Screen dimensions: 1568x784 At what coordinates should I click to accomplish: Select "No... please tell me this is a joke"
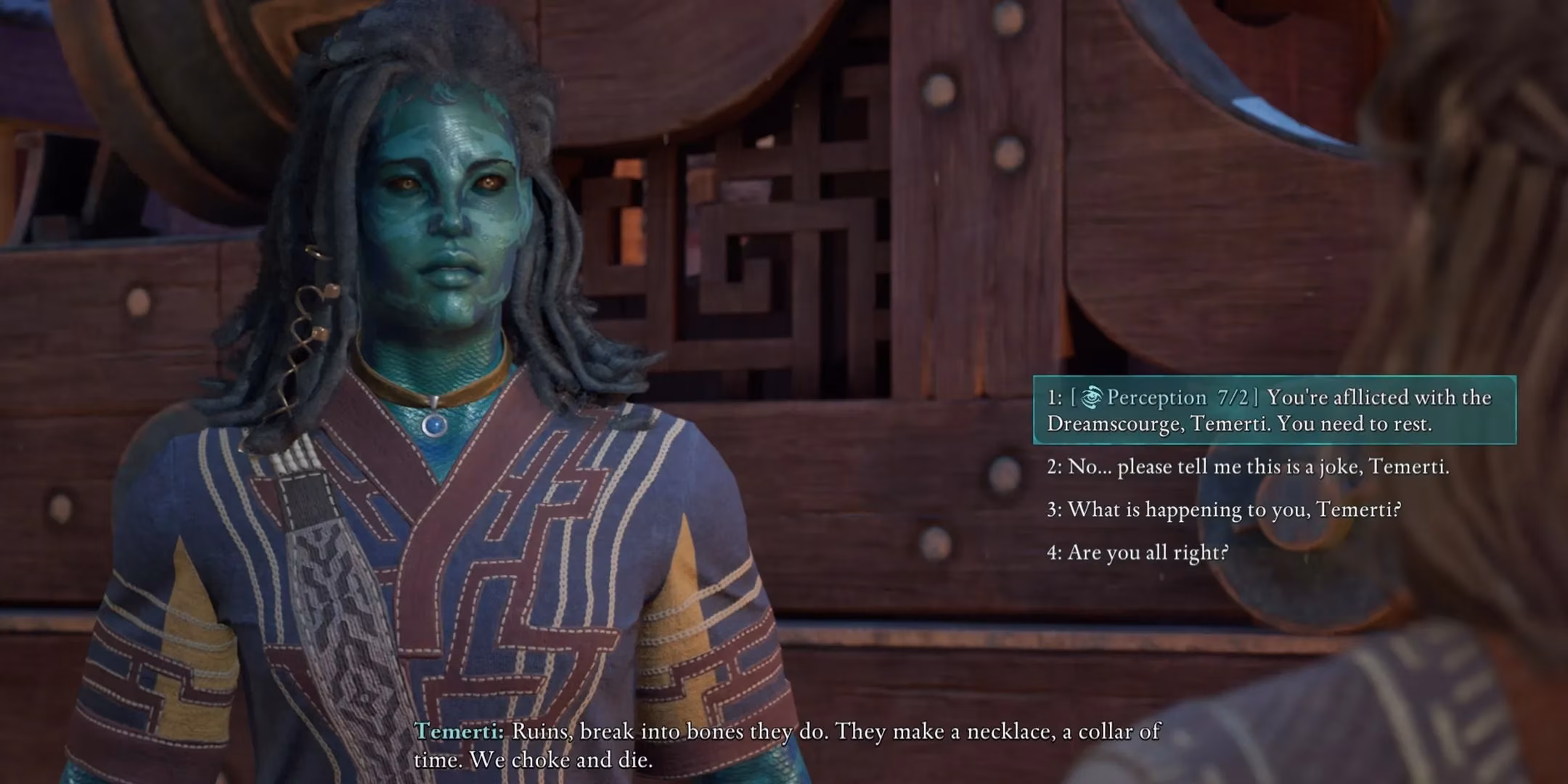[1247, 467]
